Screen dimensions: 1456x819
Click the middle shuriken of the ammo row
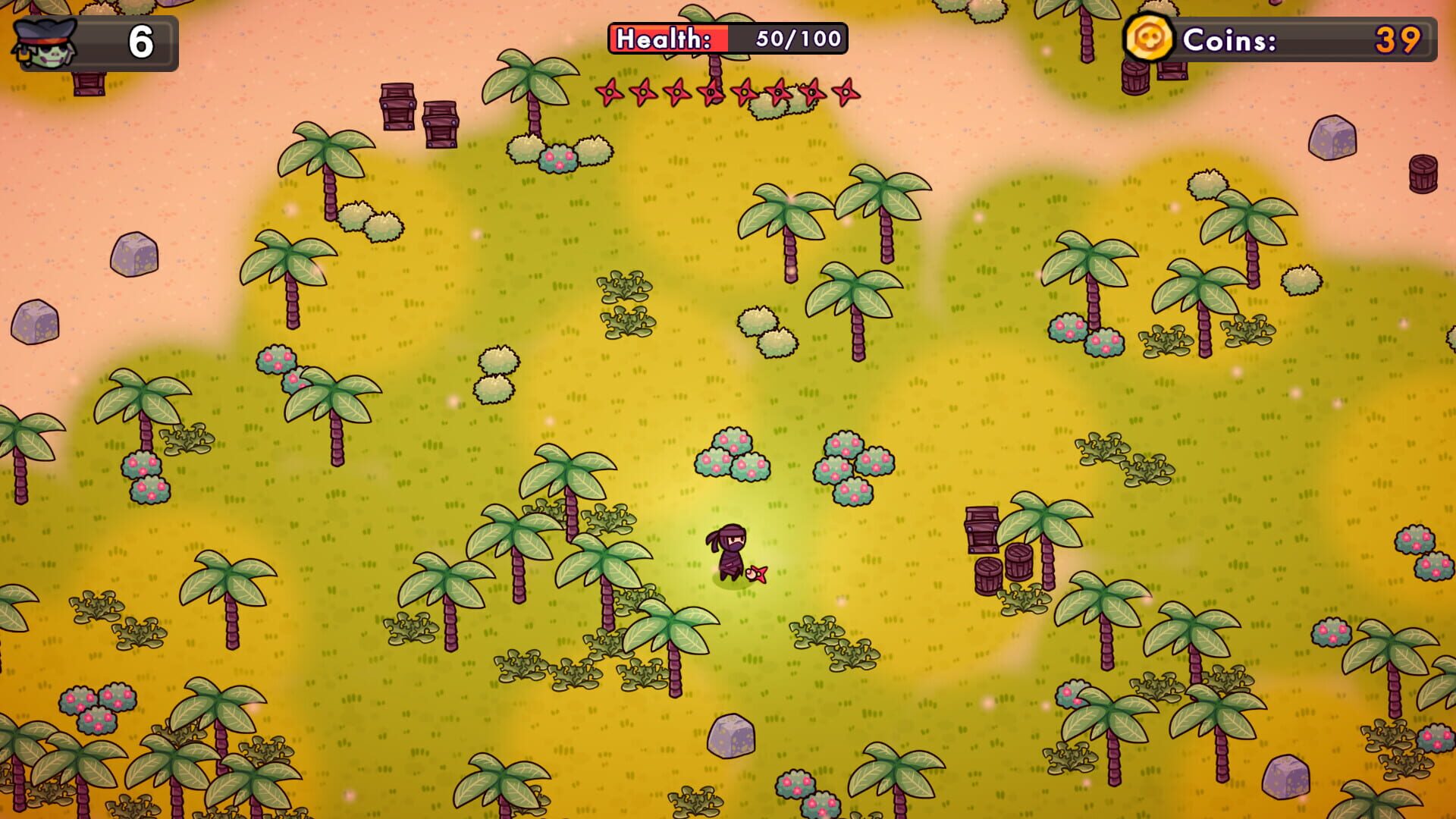tap(745, 93)
